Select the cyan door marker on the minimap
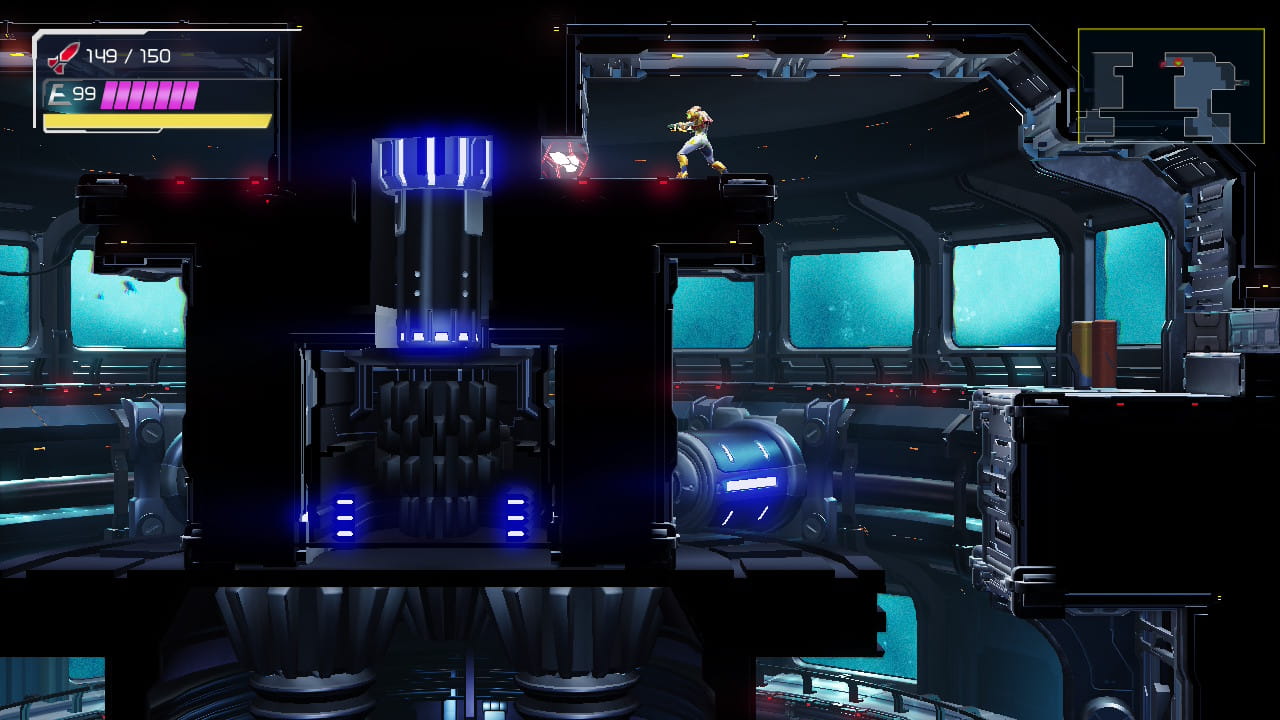This screenshot has height=720, width=1280. point(1246,83)
